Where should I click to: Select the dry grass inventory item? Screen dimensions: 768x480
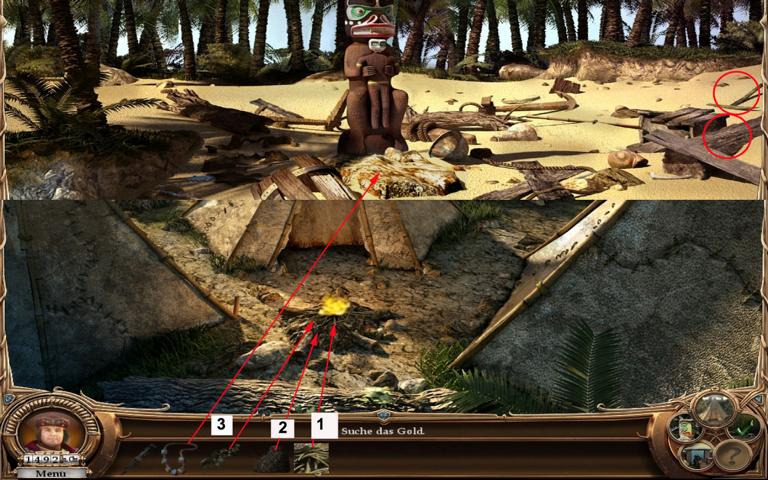coord(311,458)
